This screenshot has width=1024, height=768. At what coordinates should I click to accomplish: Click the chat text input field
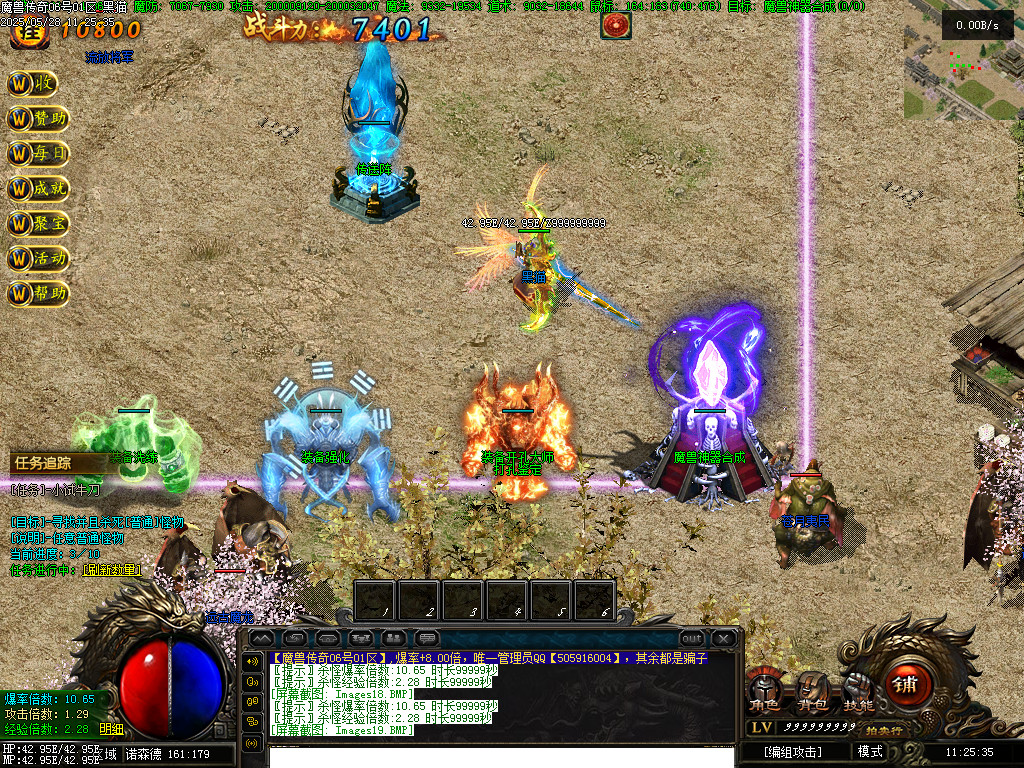click(500, 754)
